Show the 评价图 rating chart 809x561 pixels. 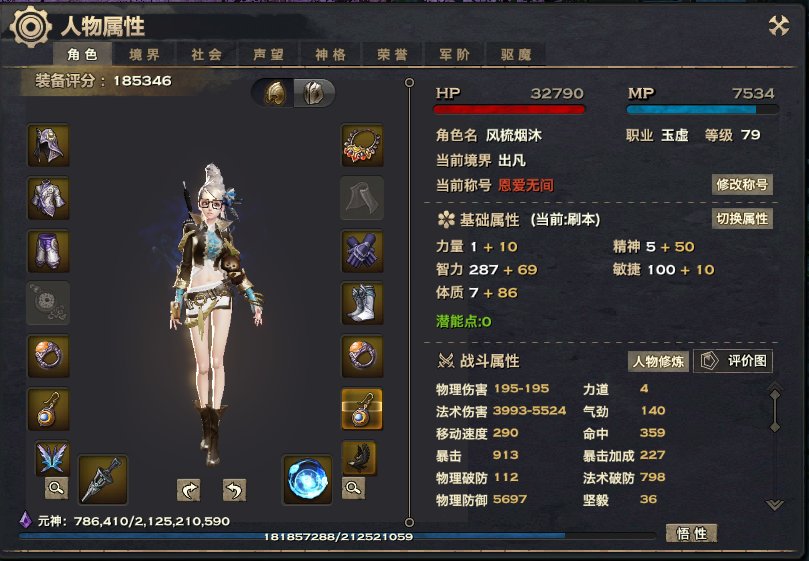(733, 361)
